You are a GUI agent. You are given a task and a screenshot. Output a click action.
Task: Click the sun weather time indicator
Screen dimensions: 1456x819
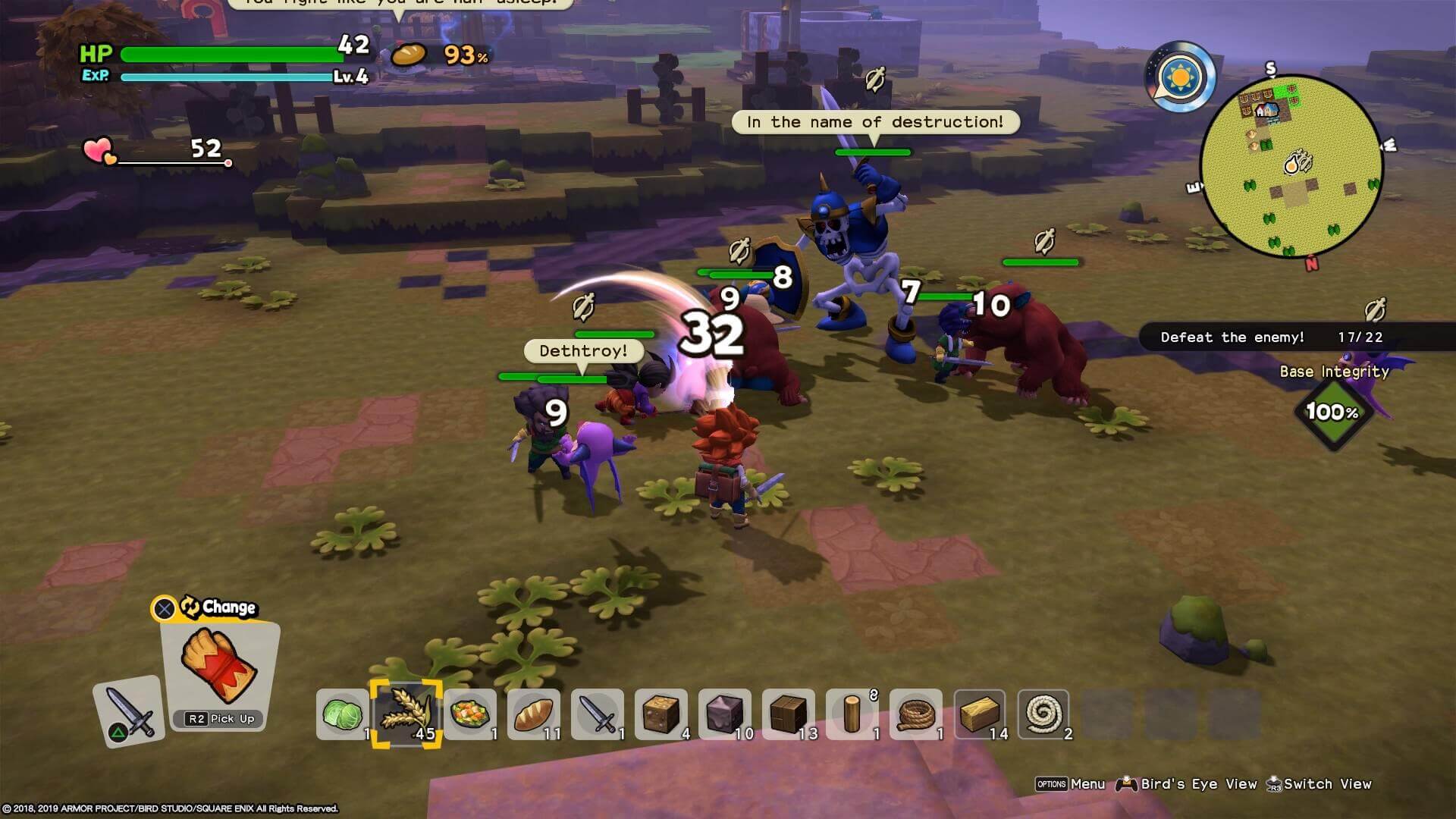[x=1181, y=77]
